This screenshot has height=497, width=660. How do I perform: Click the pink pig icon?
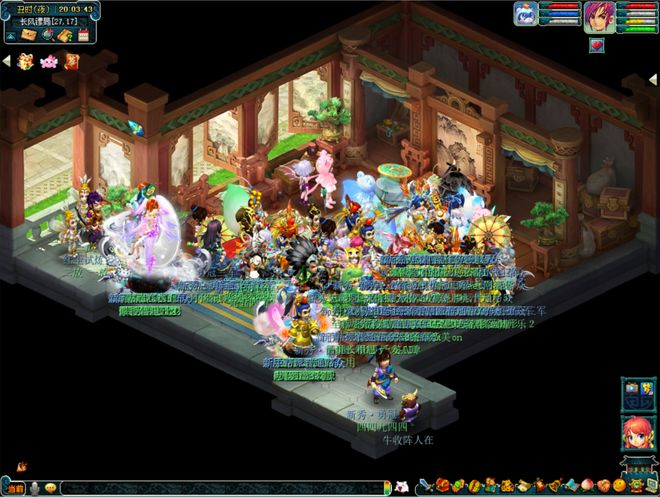tap(49, 61)
